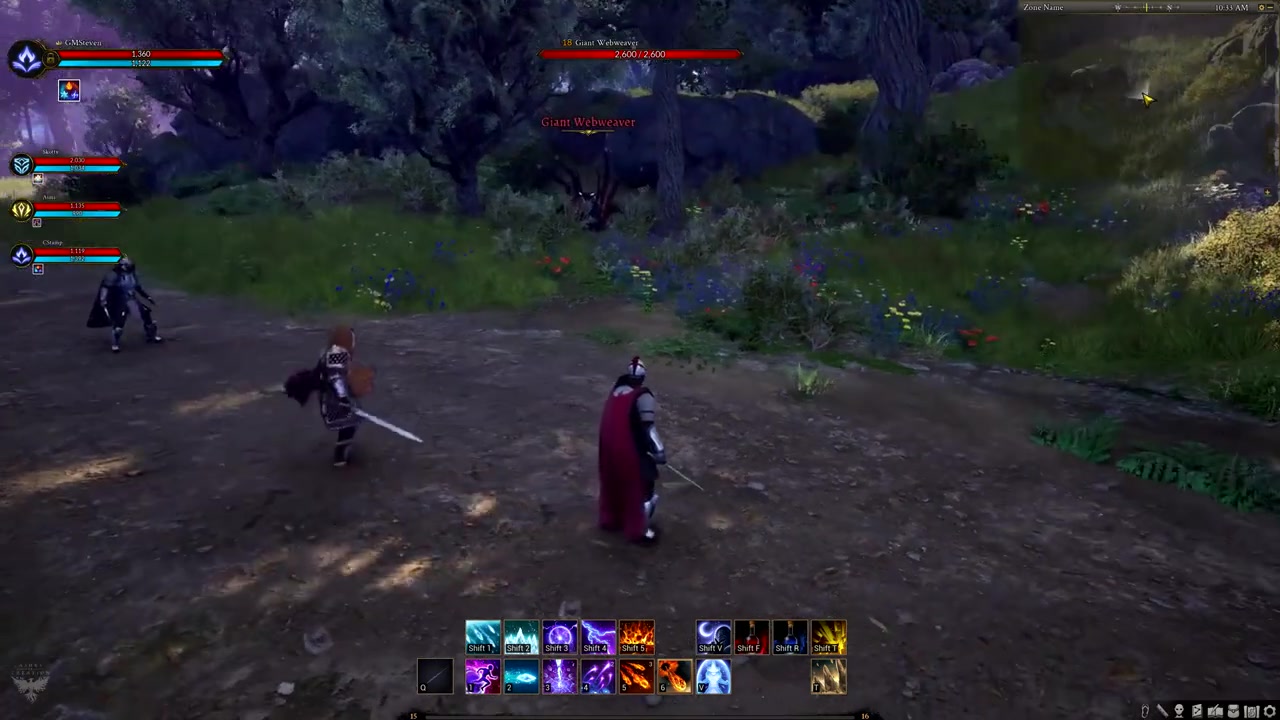Drink the blue mana potion
This screenshot has width=1280, height=720.
pos(789,636)
